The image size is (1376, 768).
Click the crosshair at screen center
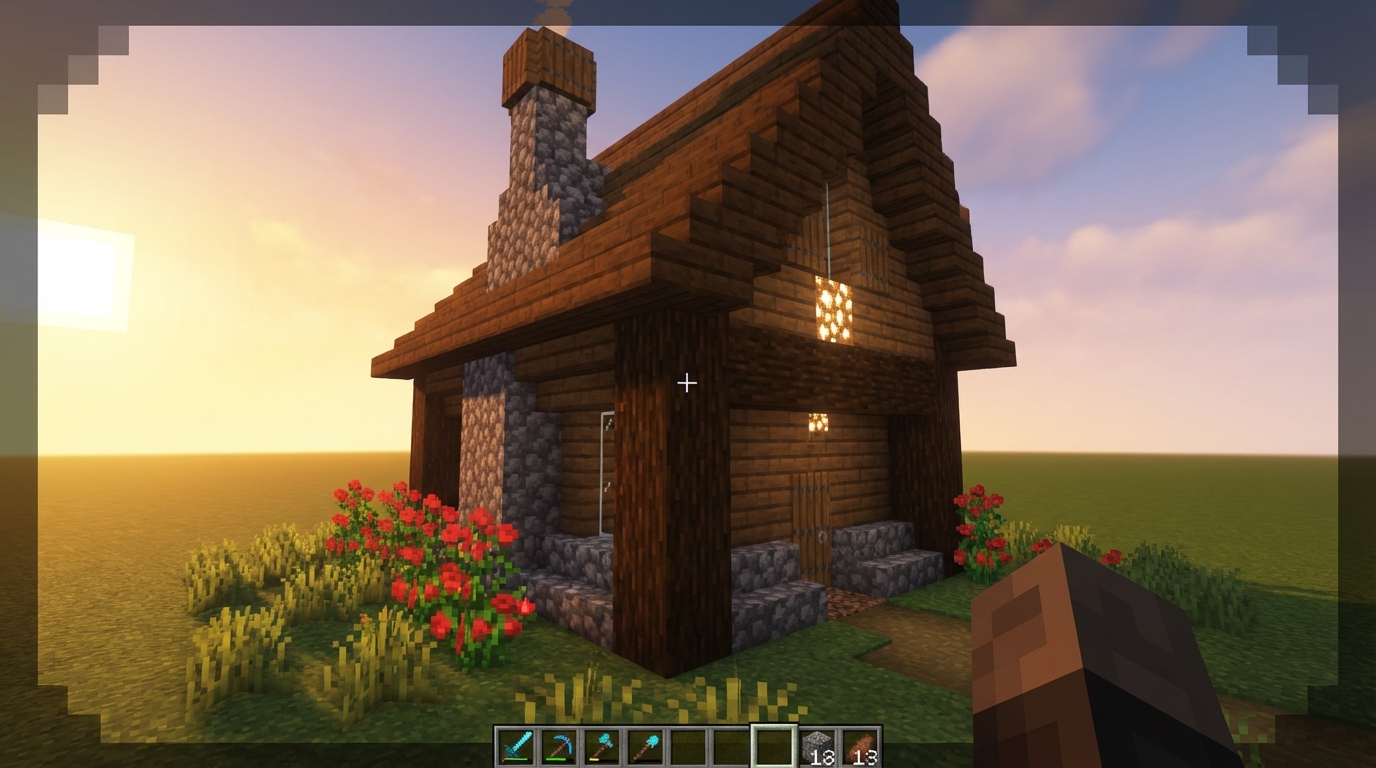click(687, 382)
